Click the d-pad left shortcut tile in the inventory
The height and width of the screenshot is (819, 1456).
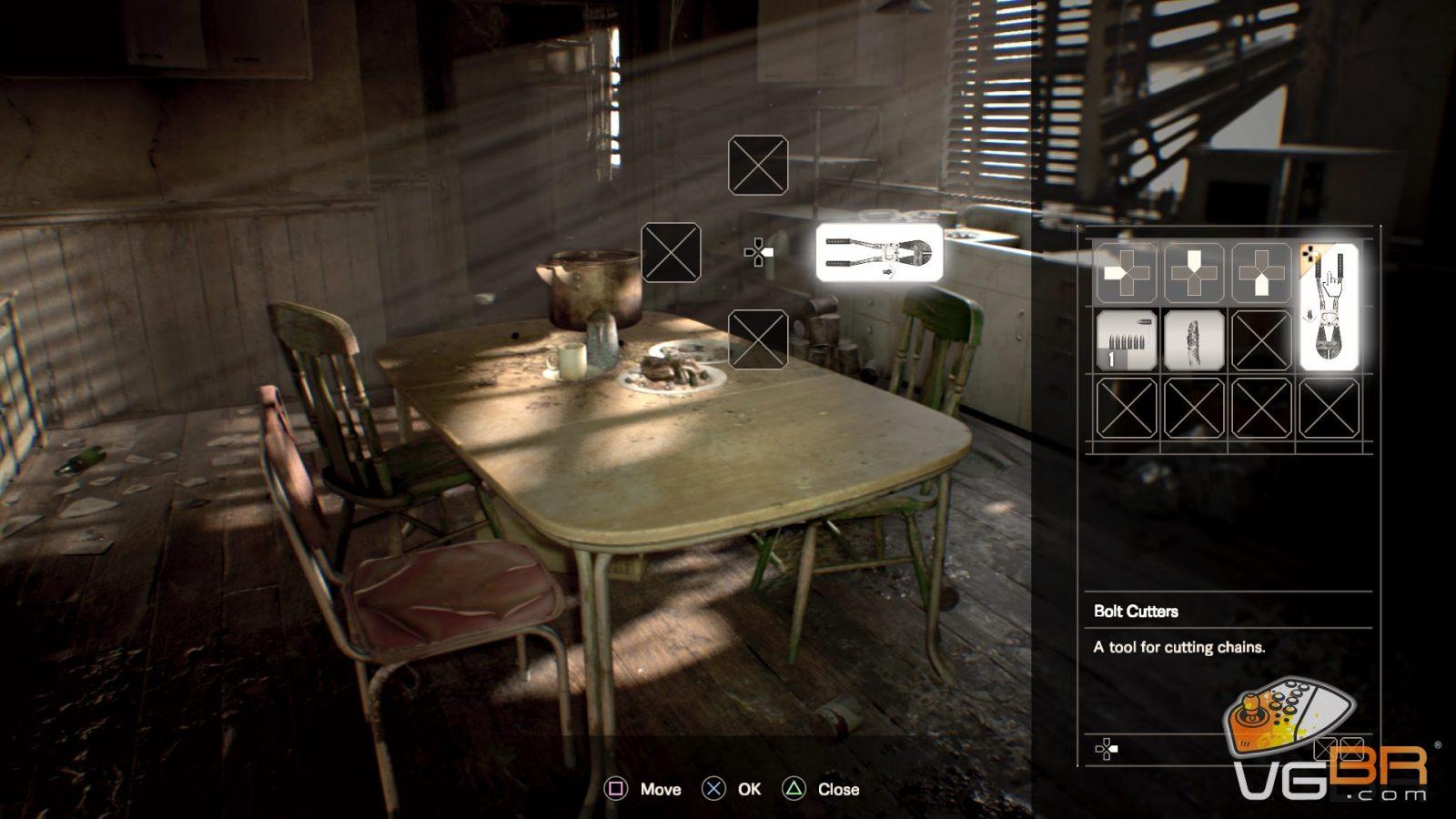point(1127,272)
